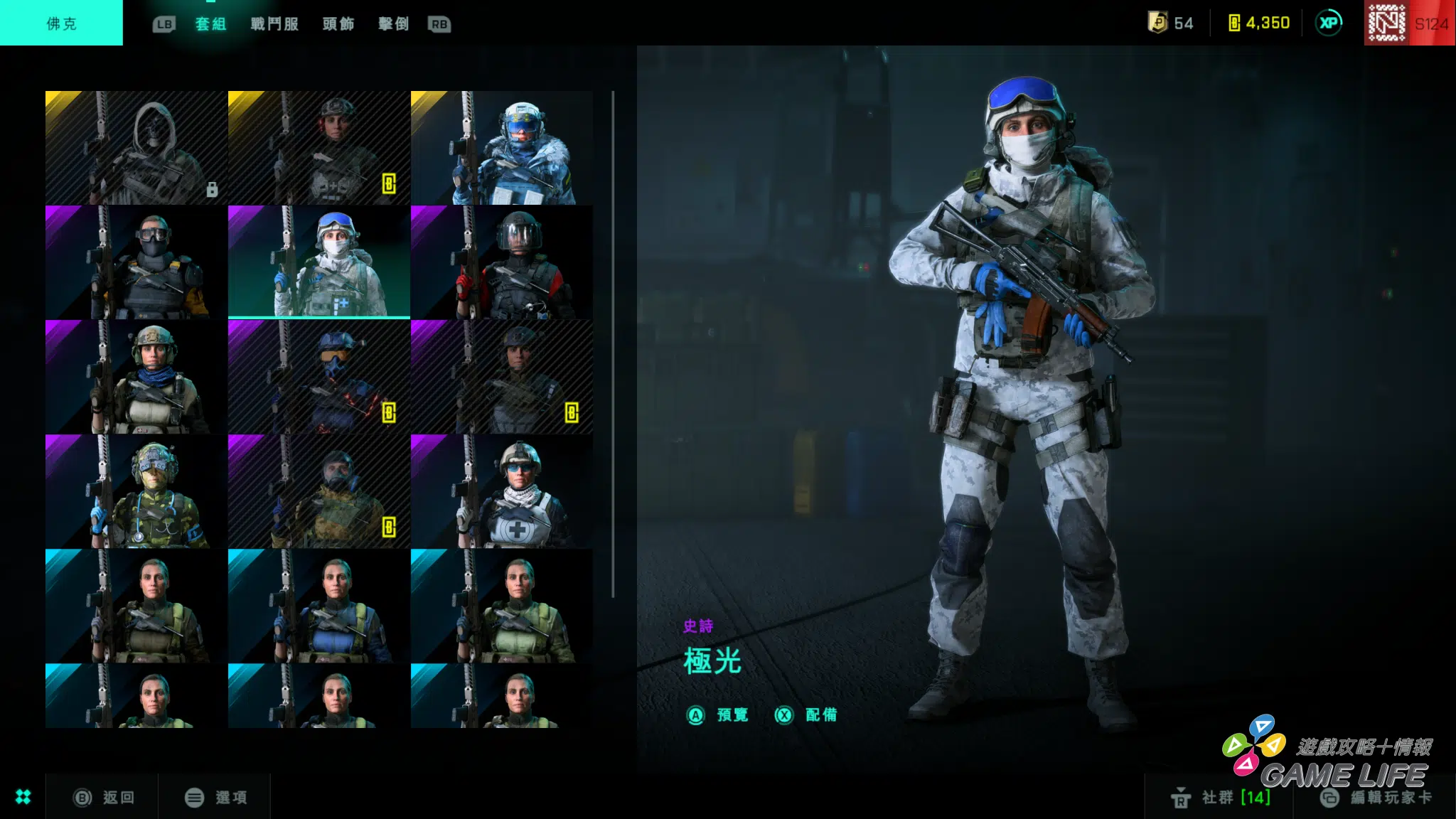
Task: Open 編輯玩家卡 player card editor
Action: click(x=1376, y=798)
